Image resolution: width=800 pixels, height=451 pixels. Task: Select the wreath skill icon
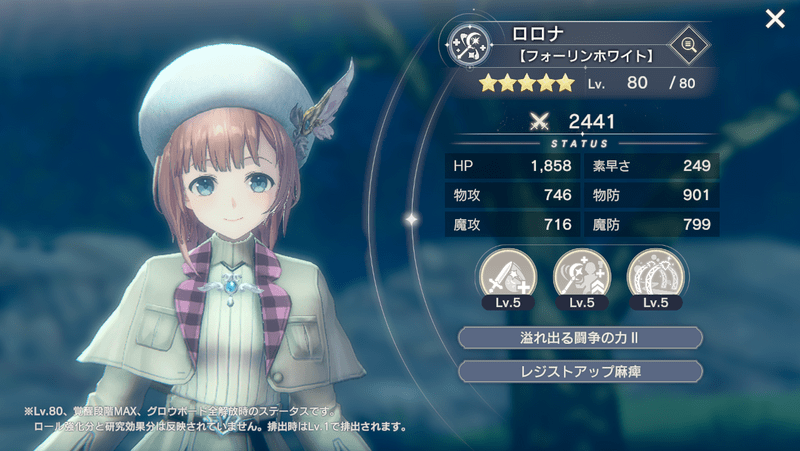click(x=653, y=273)
